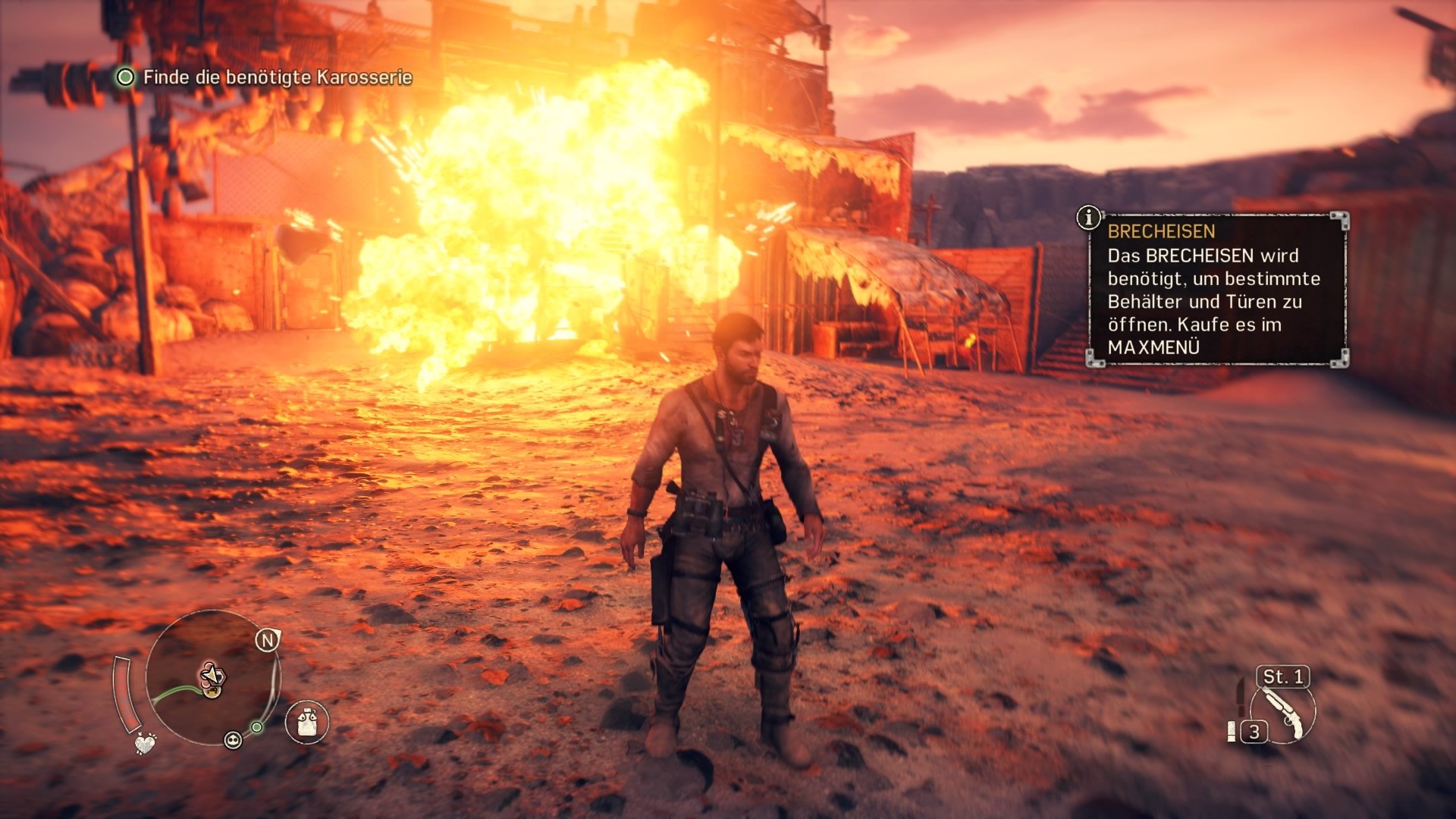Screen dimensions: 1456x819
Task: Click the shotgun shell ammo icon
Action: point(1232,732)
